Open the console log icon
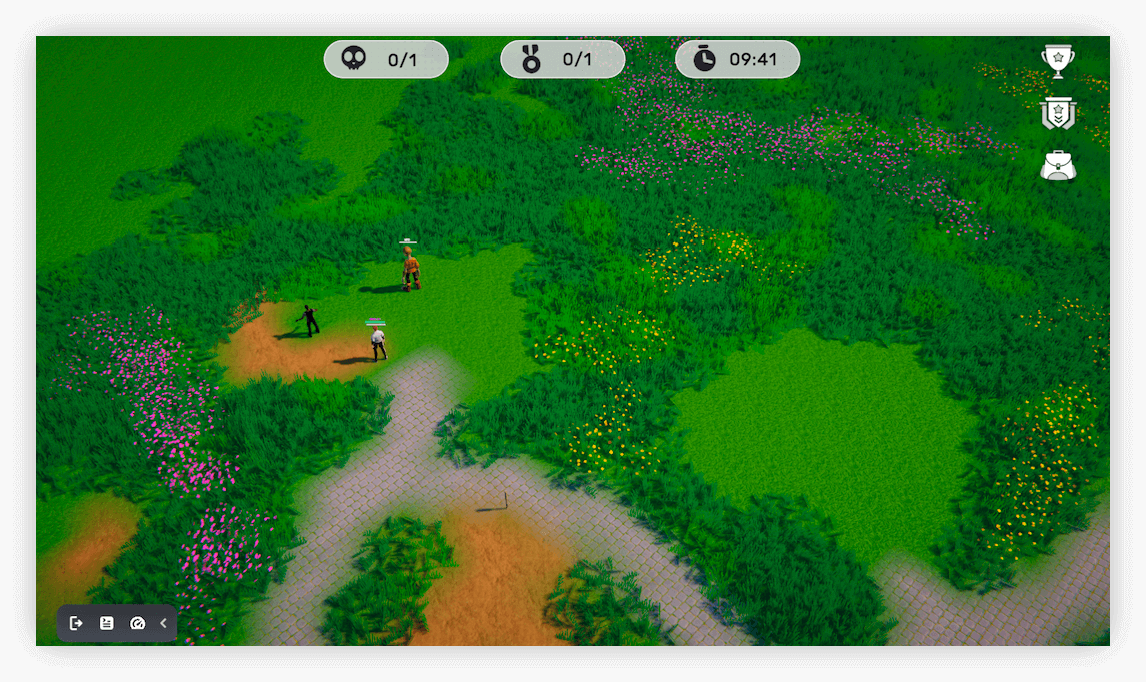Image resolution: width=1146 pixels, height=682 pixels. (107, 623)
